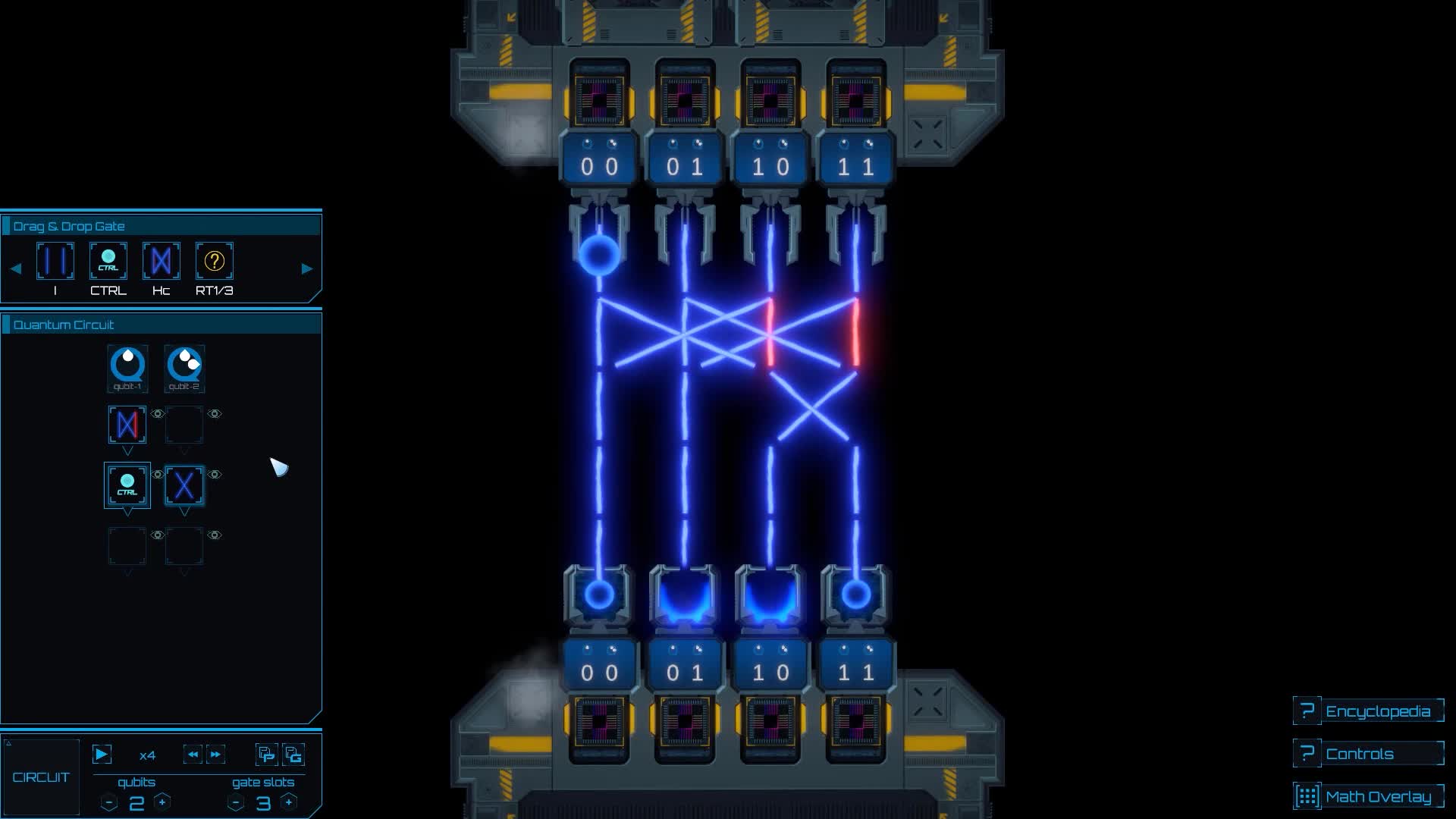Toggle the eye on the empty bottom gate slot
The height and width of the screenshot is (819, 1456).
[x=215, y=535]
